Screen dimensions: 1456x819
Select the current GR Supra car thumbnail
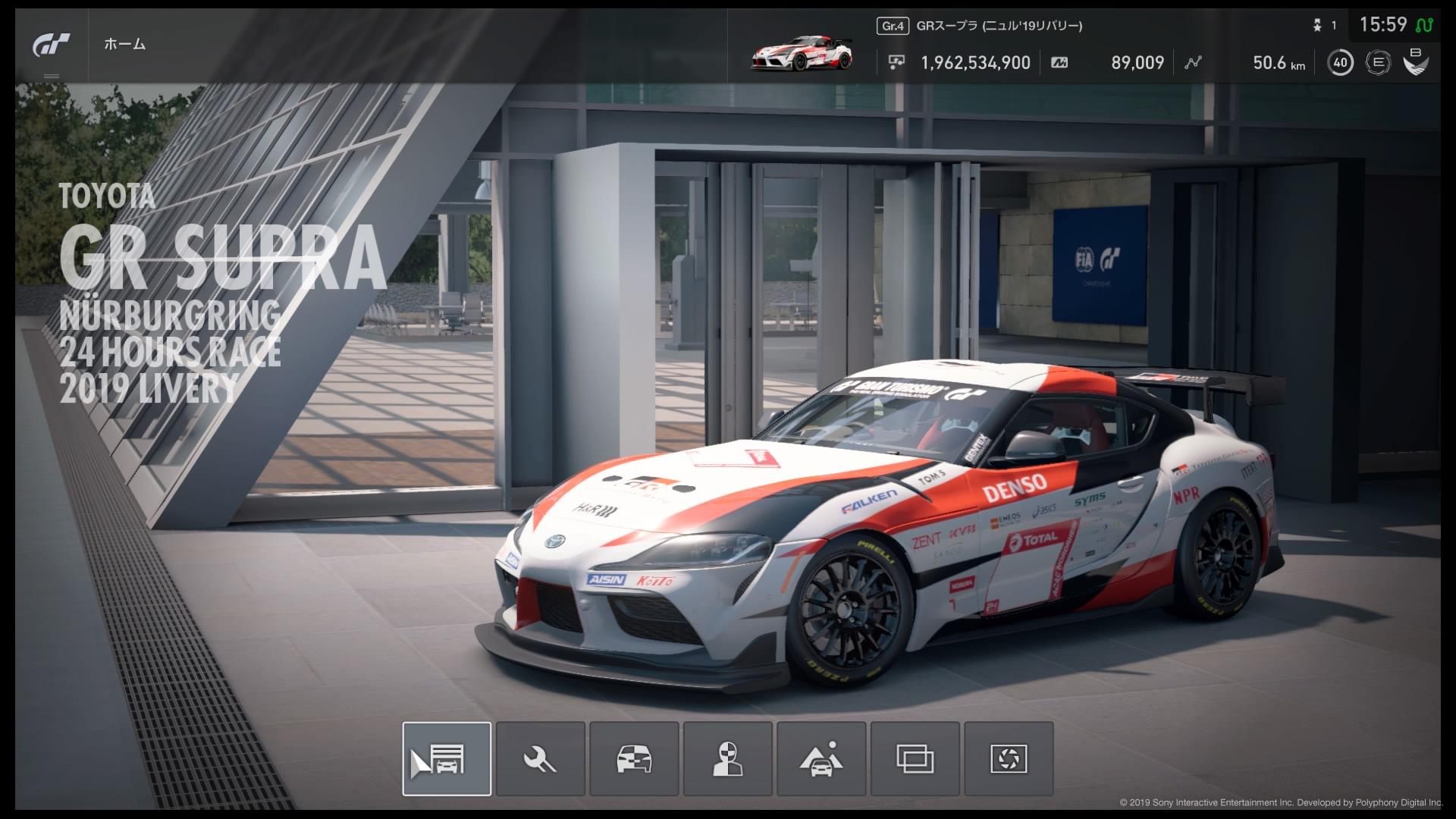[x=802, y=53]
